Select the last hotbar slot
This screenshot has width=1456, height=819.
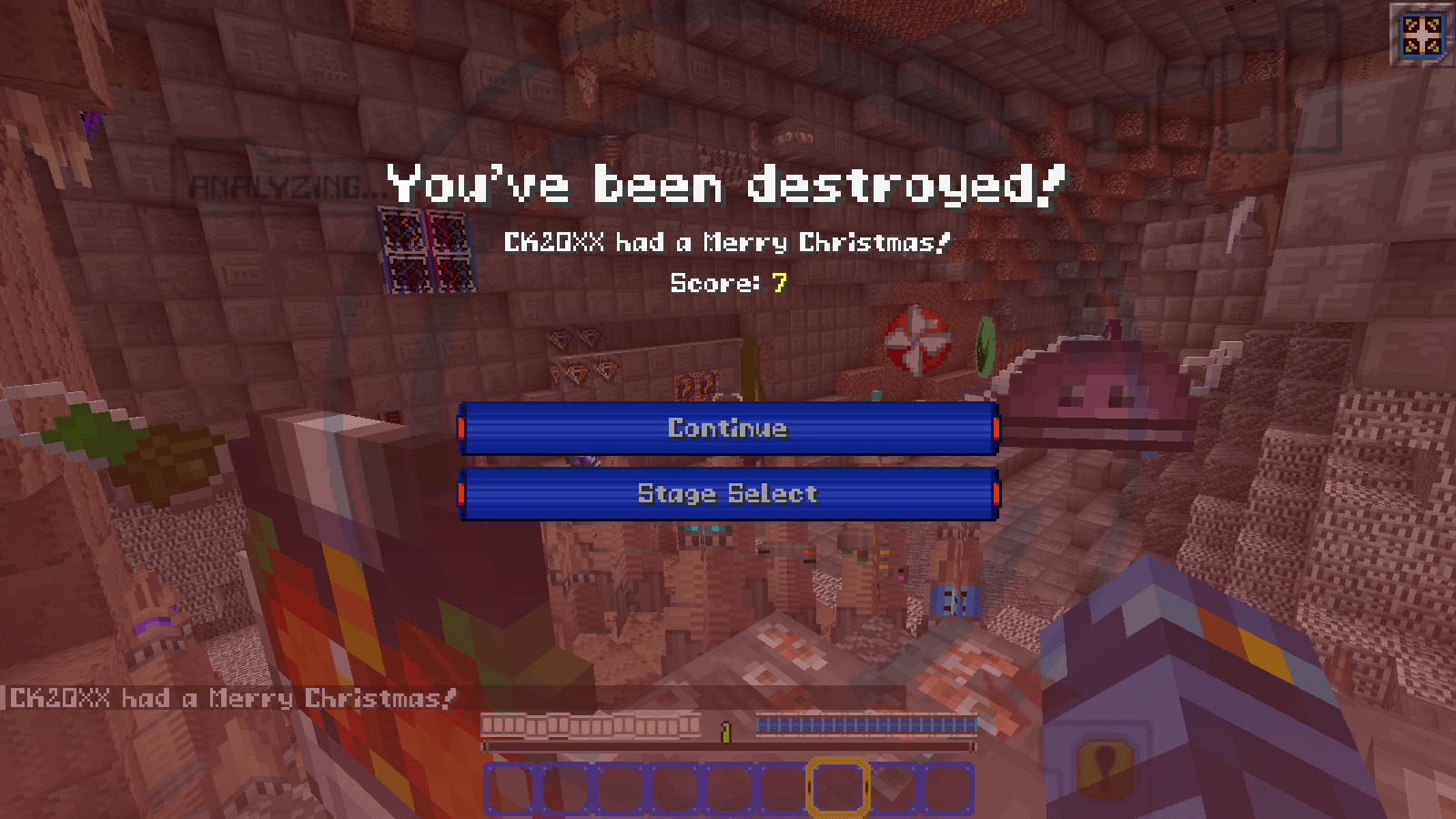click(946, 788)
